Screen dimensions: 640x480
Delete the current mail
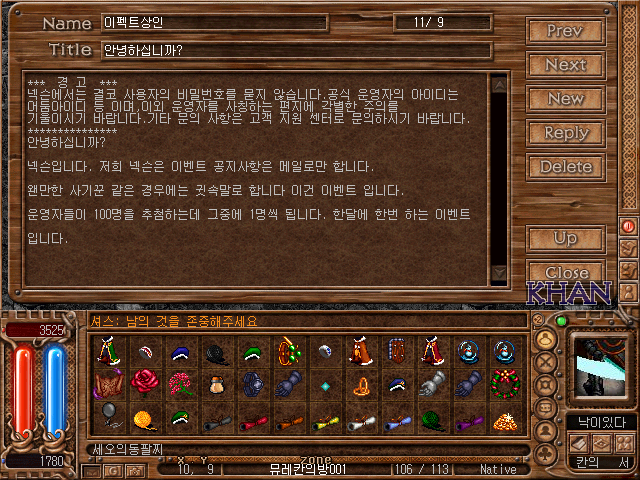coord(565,166)
